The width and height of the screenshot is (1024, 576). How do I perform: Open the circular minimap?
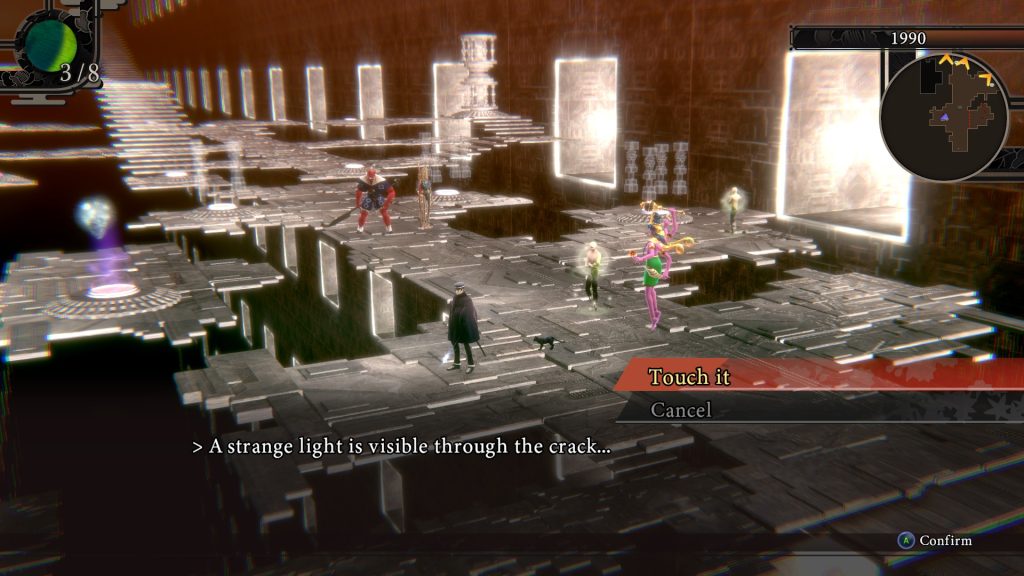click(943, 116)
